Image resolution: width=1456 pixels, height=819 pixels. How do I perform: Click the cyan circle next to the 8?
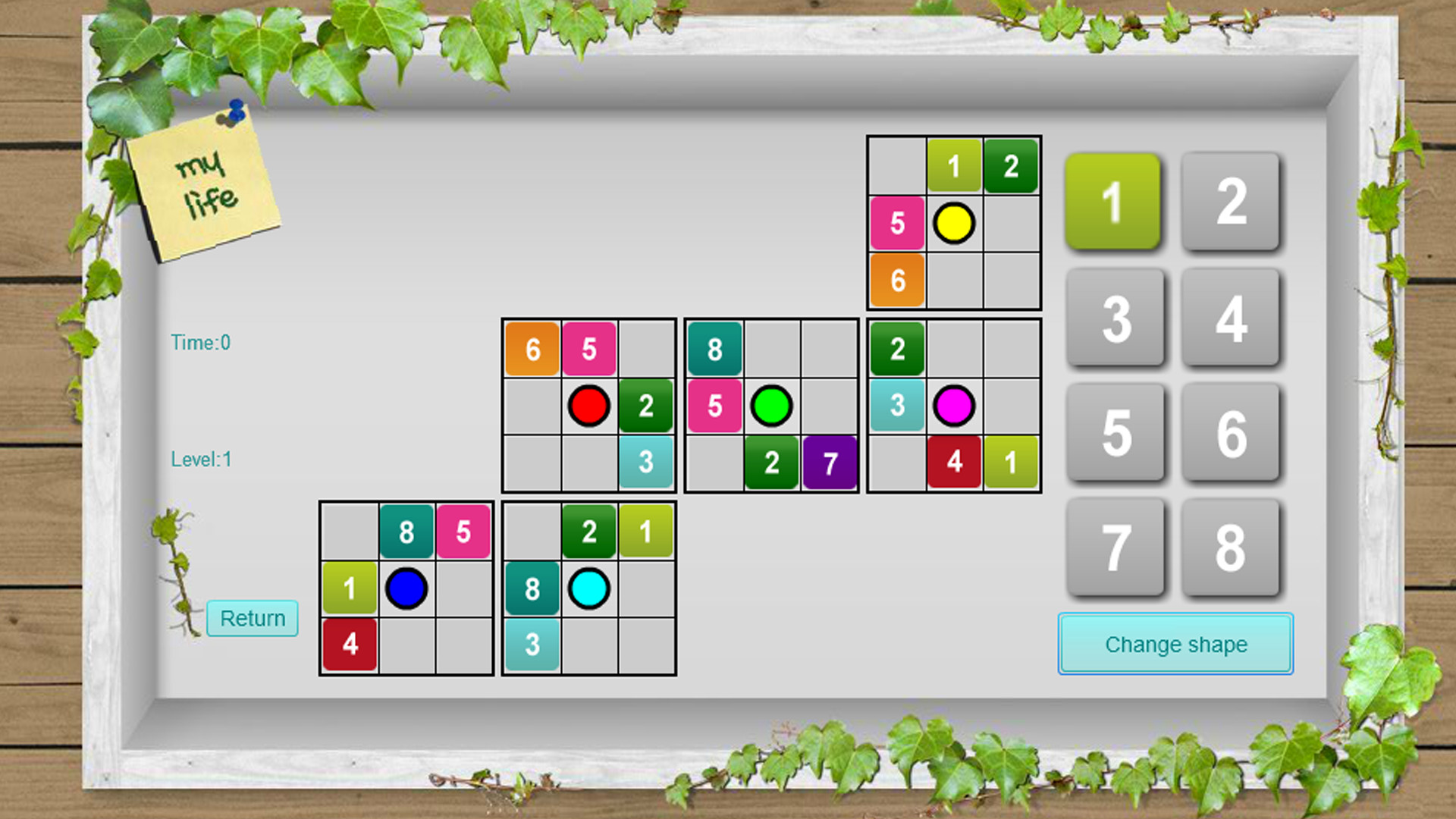(589, 588)
